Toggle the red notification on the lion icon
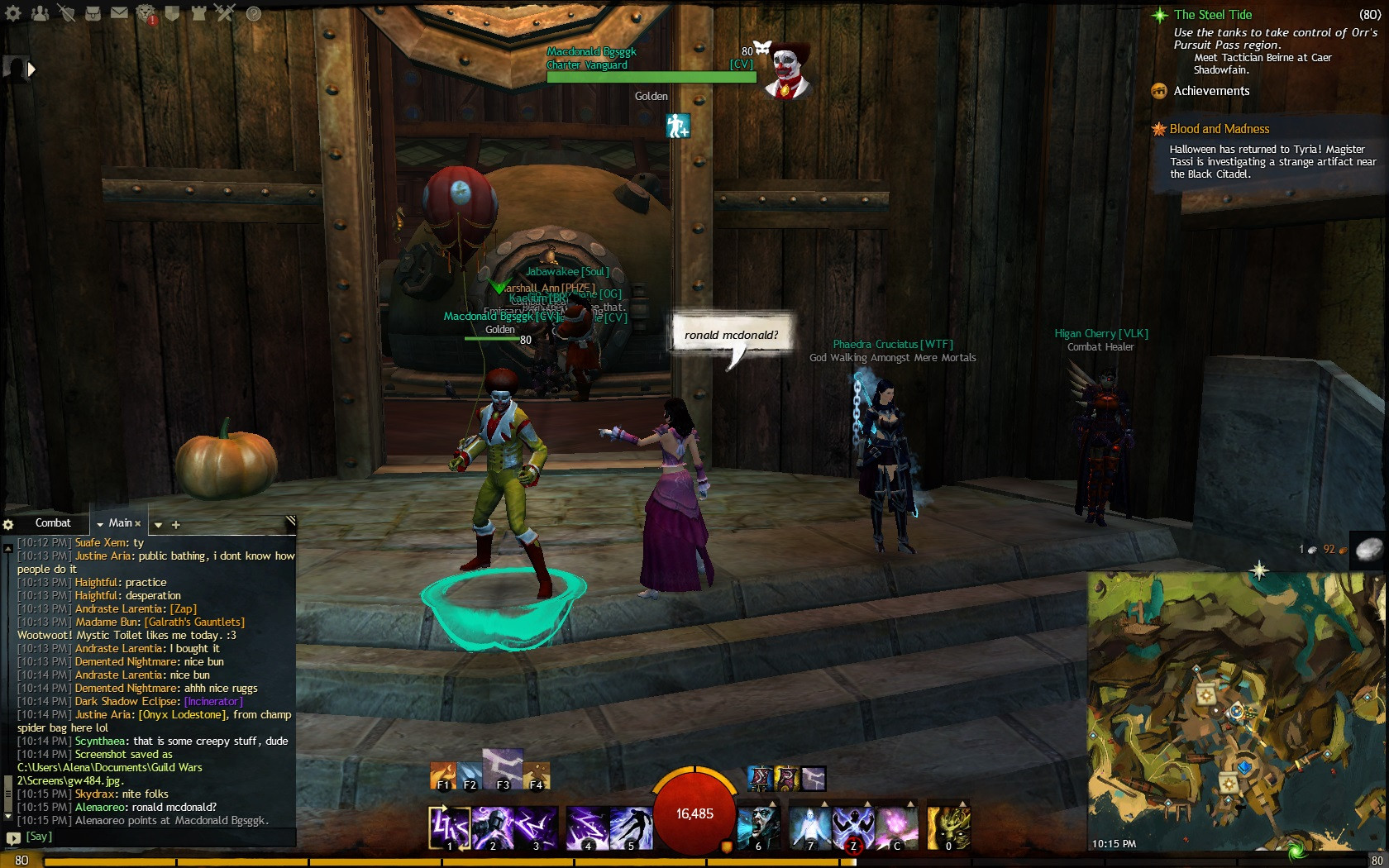The width and height of the screenshot is (1389, 868). coord(152,18)
